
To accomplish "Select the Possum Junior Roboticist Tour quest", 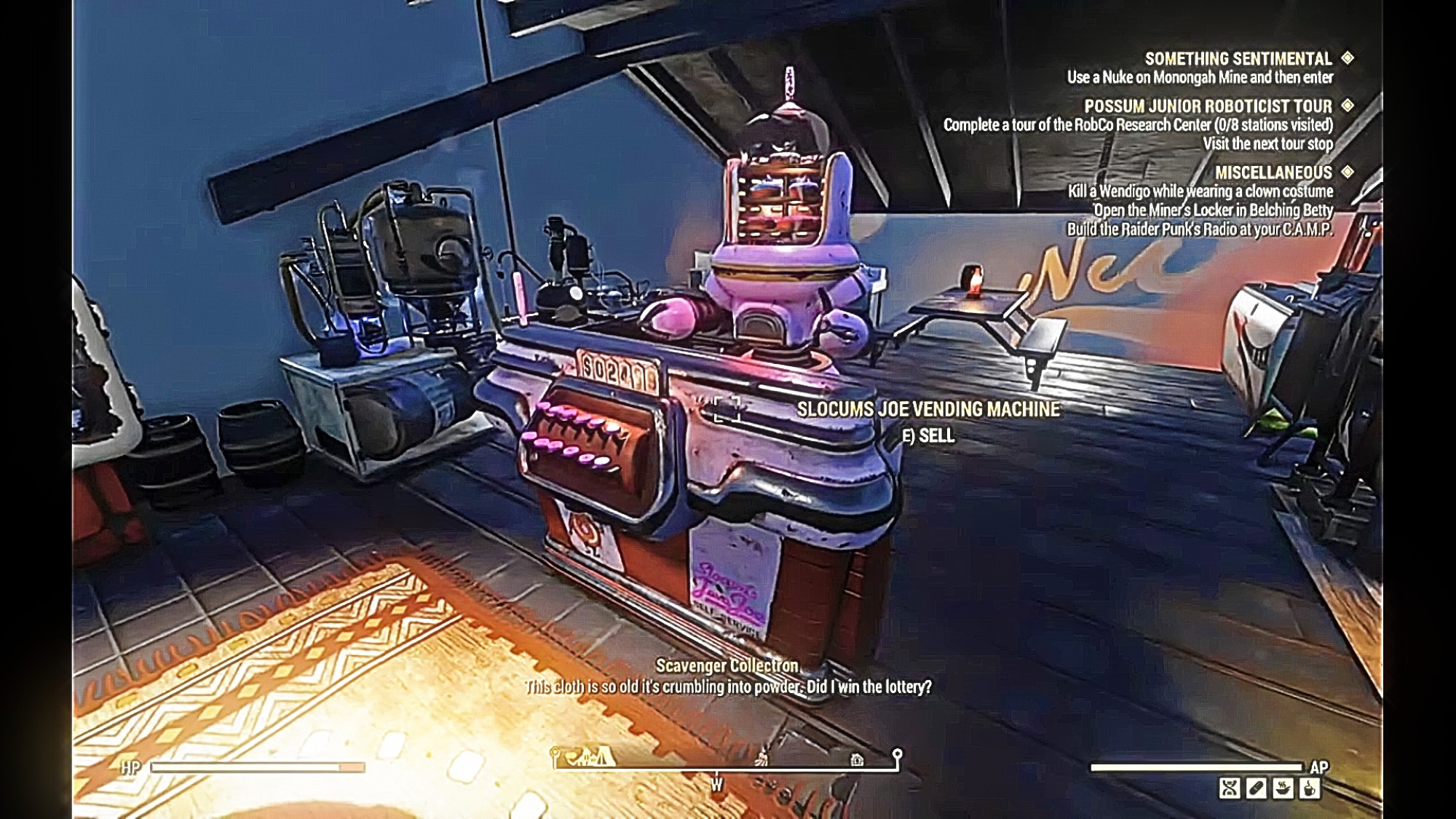I will [x=1208, y=106].
